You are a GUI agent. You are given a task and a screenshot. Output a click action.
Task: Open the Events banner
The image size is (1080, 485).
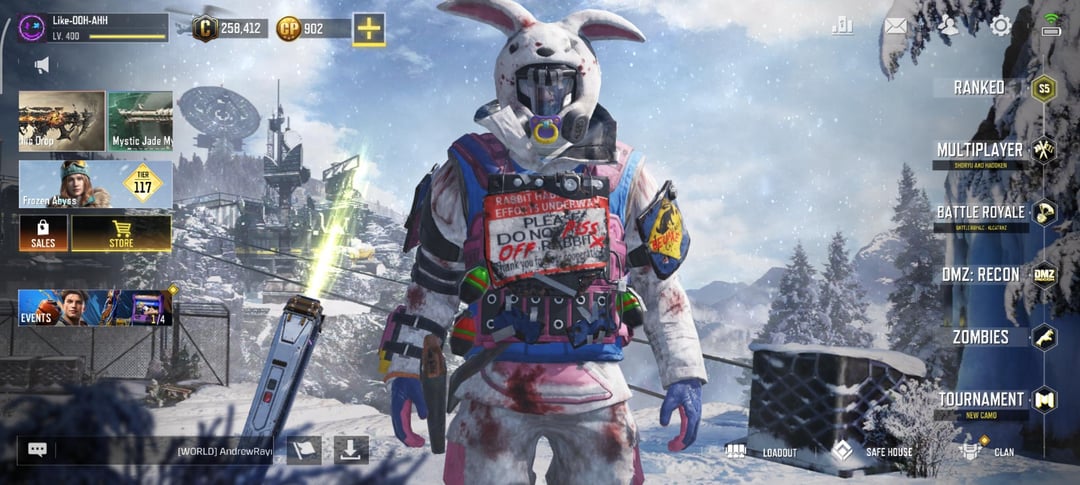point(95,308)
